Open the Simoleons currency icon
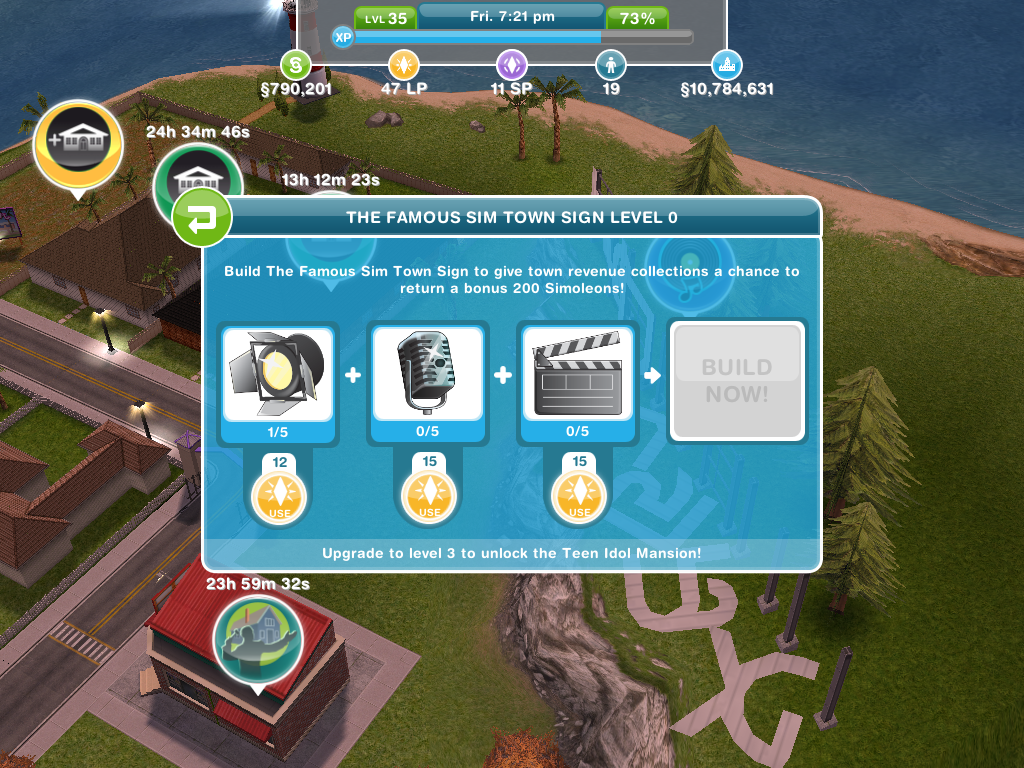 tap(295, 66)
